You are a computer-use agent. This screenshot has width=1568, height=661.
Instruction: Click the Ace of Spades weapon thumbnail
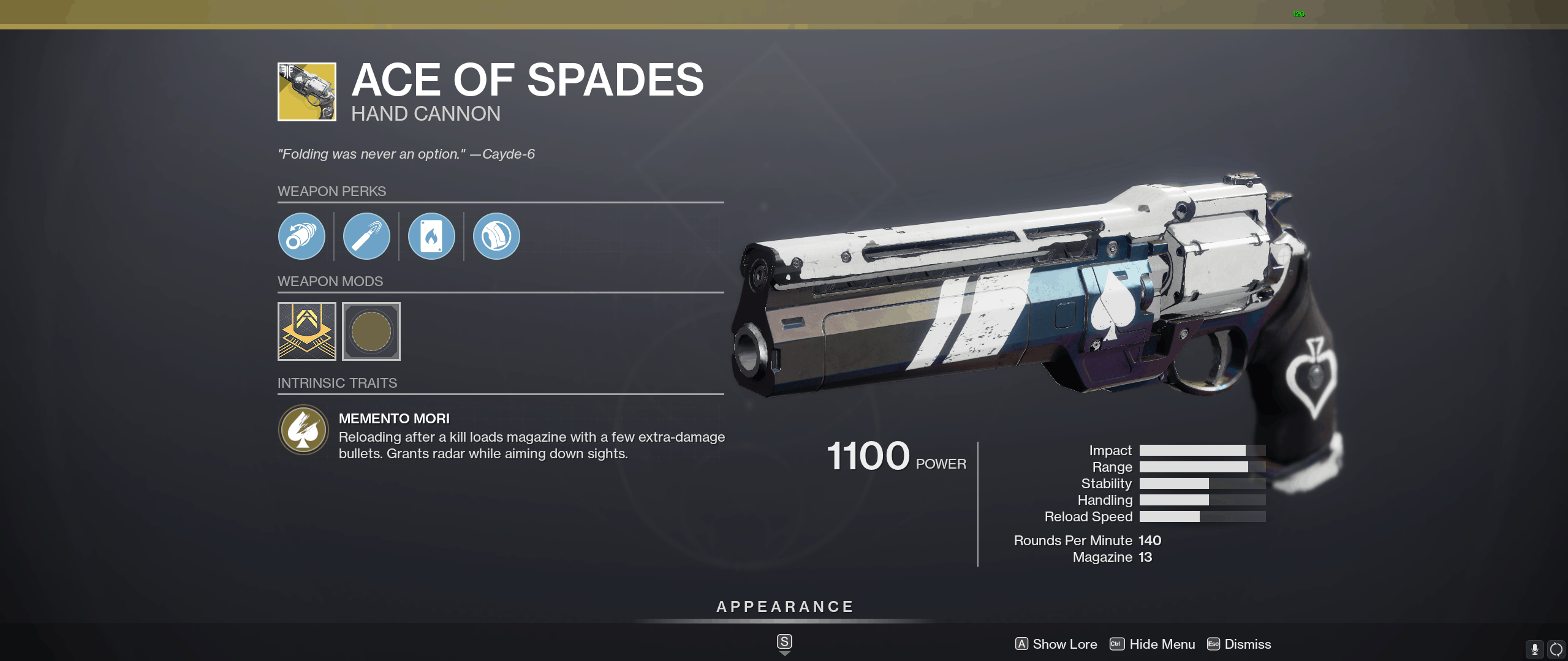pos(307,92)
